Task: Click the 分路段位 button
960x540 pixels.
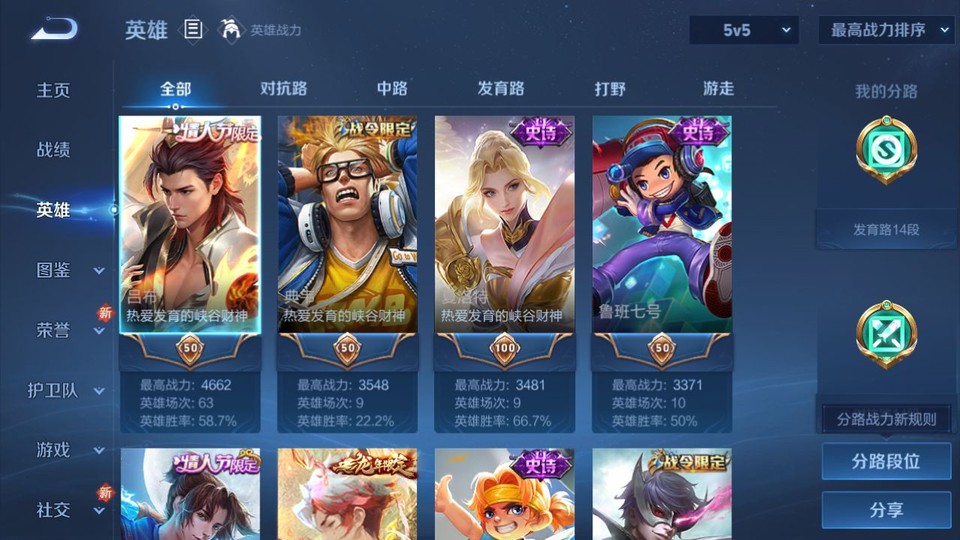Action: pyautogui.click(x=886, y=462)
